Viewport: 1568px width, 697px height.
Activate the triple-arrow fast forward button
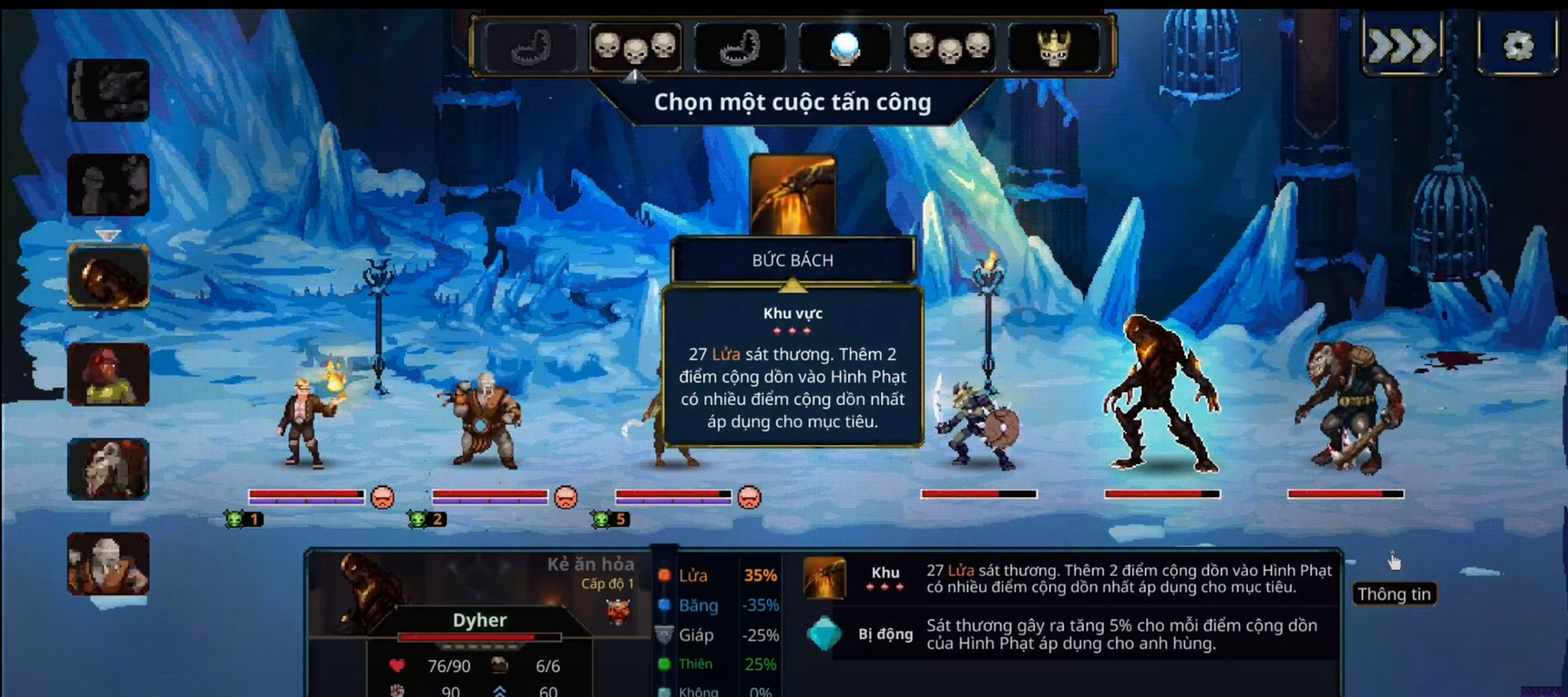click(1402, 45)
